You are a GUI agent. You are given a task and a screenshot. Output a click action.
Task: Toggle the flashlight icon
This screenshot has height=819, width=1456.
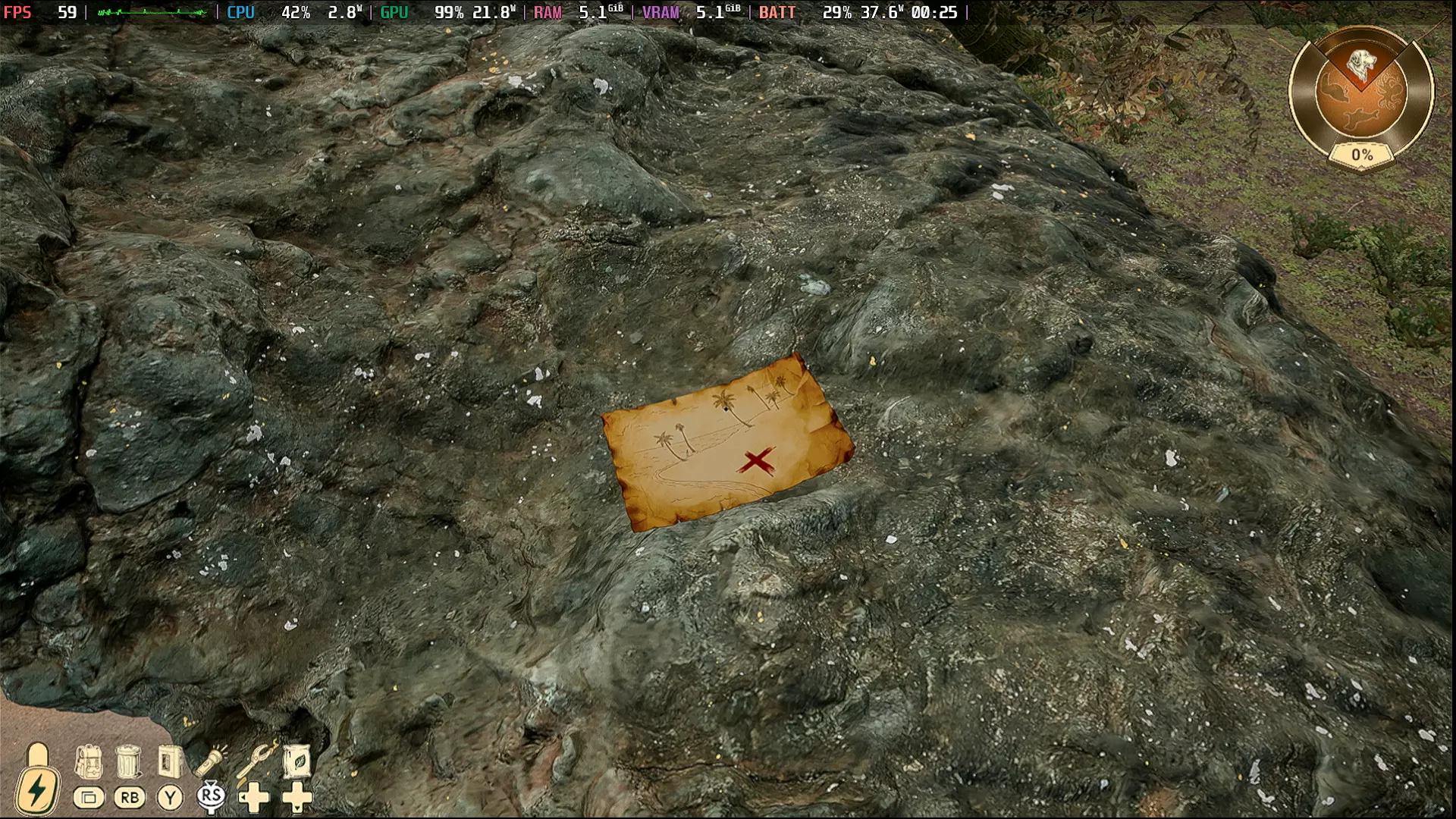point(212,761)
